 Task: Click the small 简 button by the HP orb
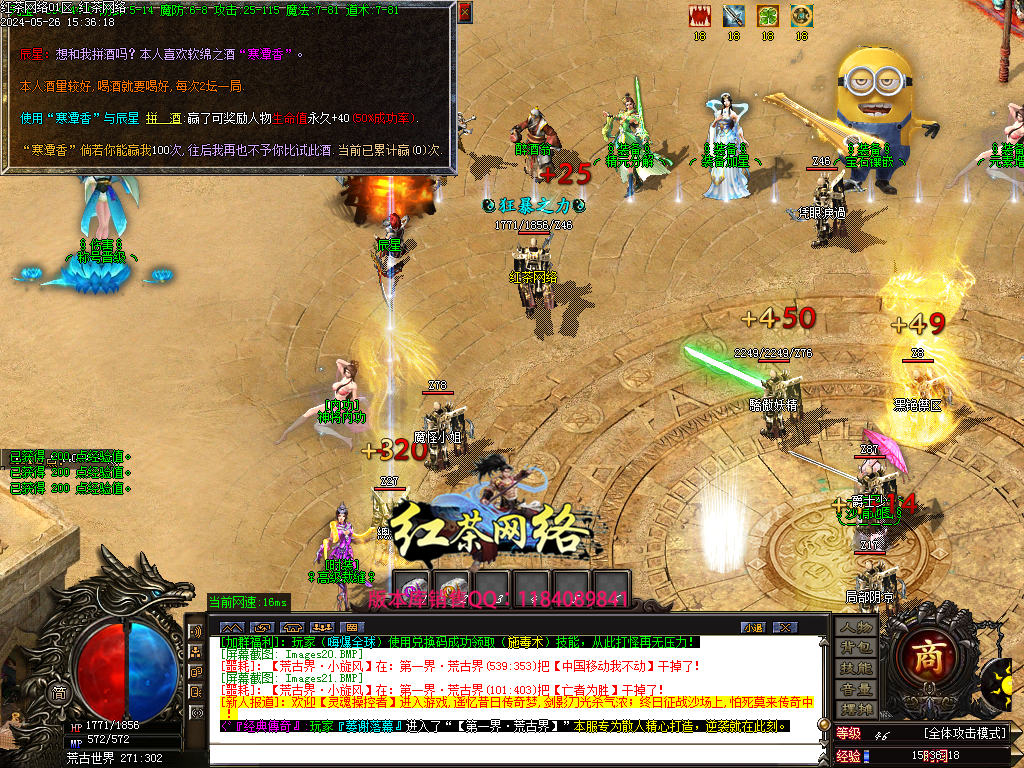(59, 692)
